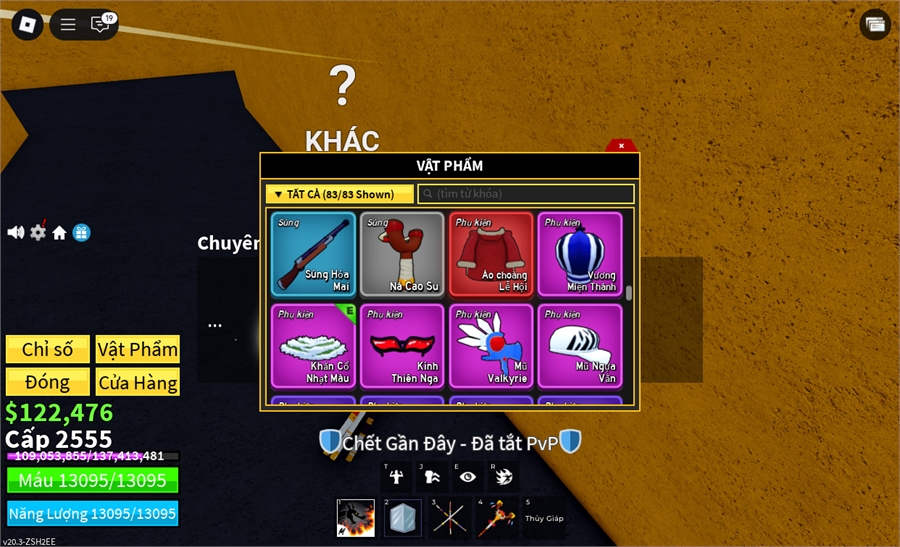This screenshot has height=547, width=900.
Task: Select the Mũ Valkyrie helmet
Action: [491, 345]
